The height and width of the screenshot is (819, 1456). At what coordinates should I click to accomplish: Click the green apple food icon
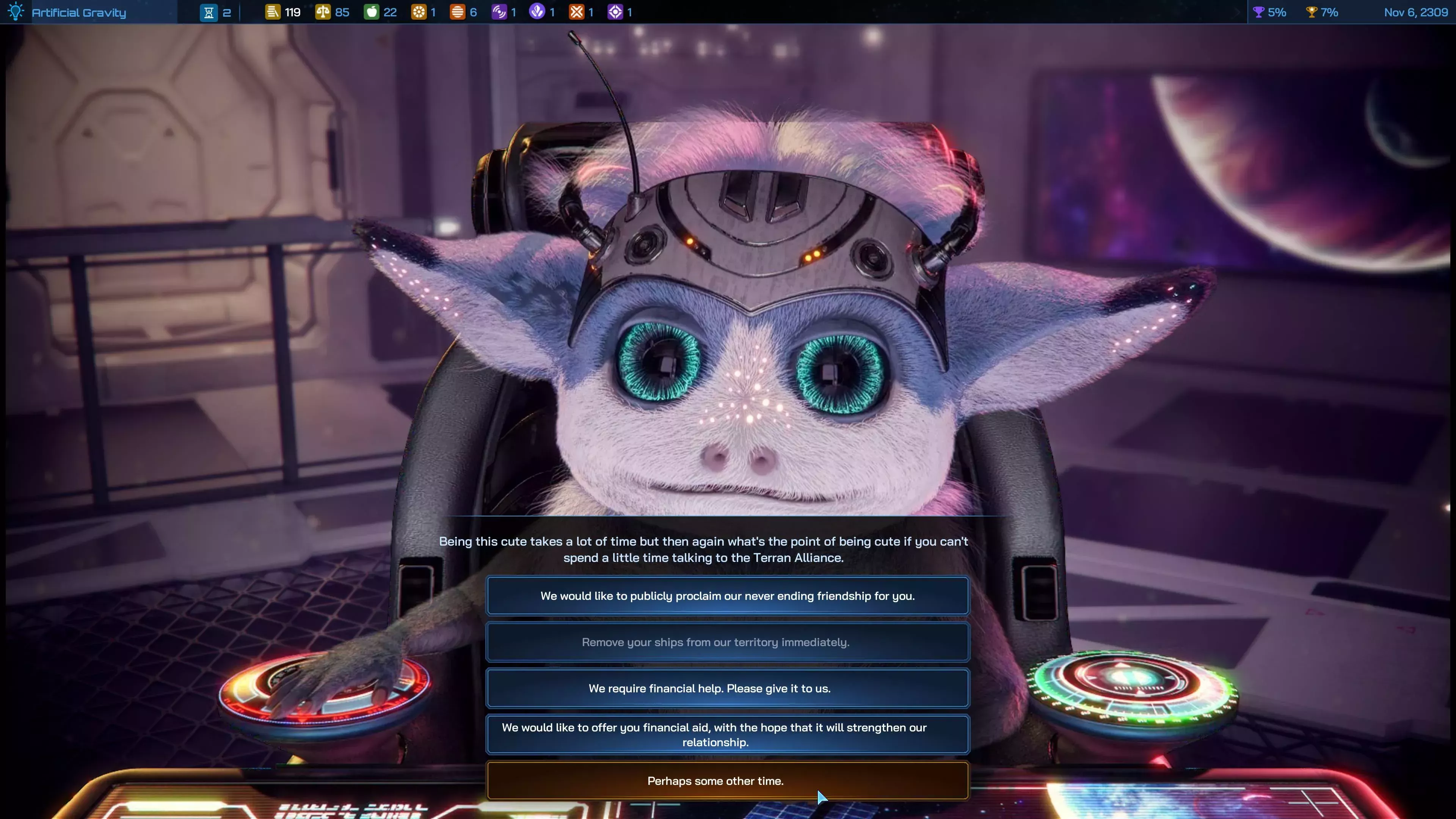point(371,12)
